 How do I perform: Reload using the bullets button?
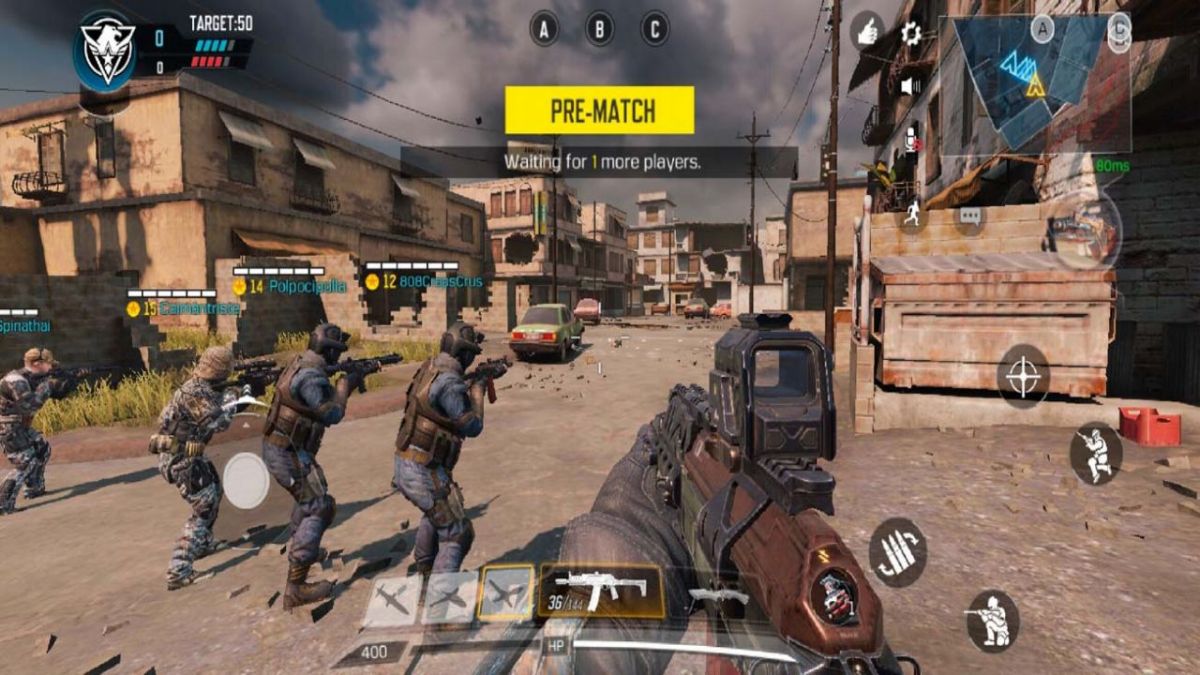[897, 552]
